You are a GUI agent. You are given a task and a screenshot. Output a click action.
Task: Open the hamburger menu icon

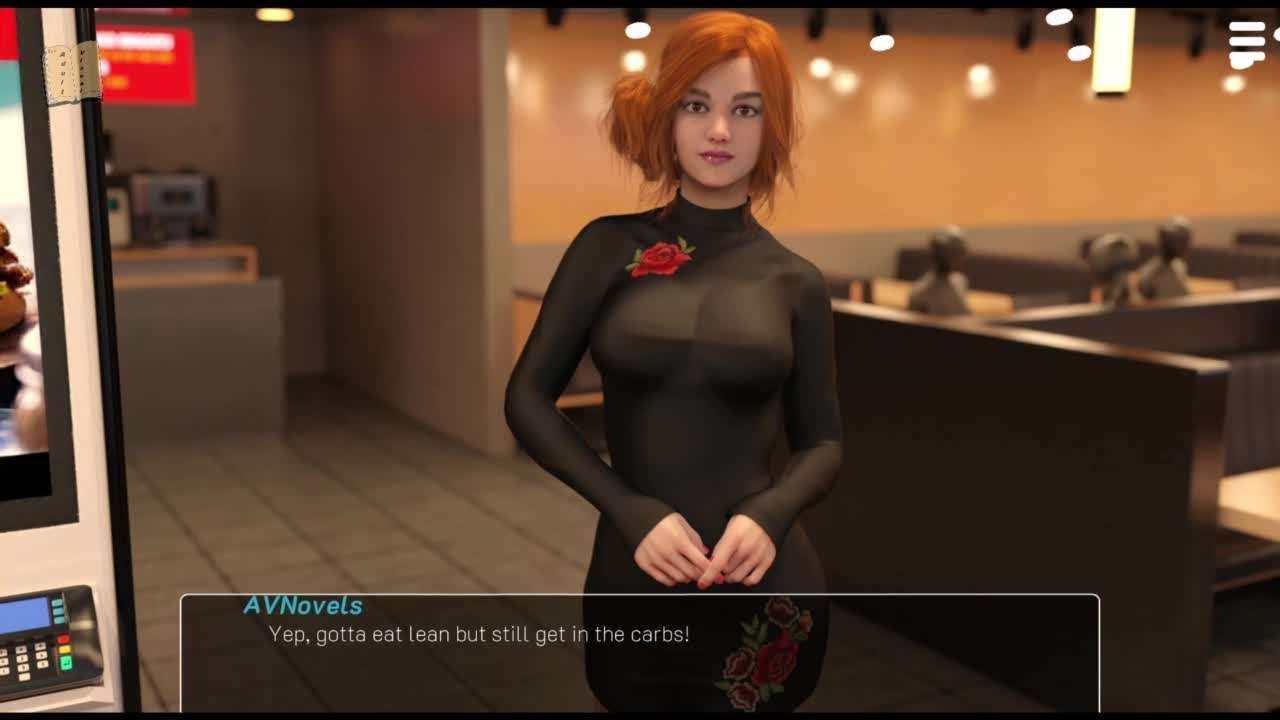1247,43
